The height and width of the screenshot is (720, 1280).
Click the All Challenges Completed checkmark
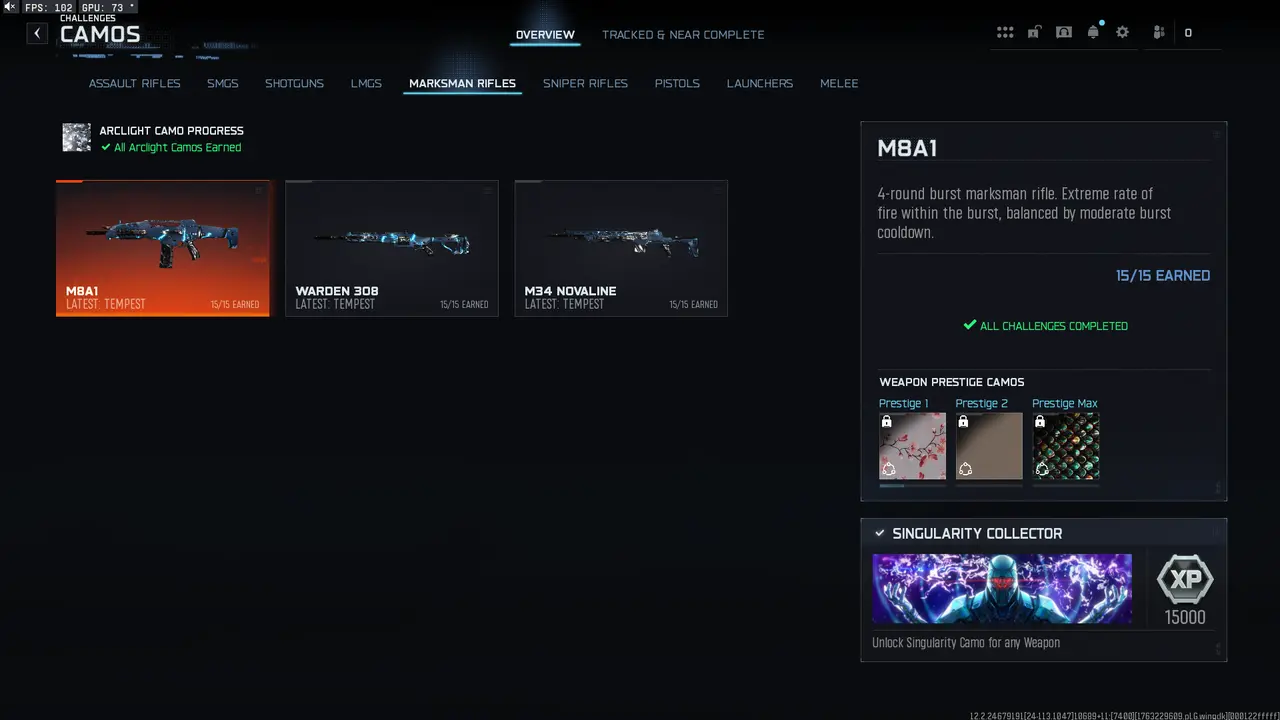(969, 325)
